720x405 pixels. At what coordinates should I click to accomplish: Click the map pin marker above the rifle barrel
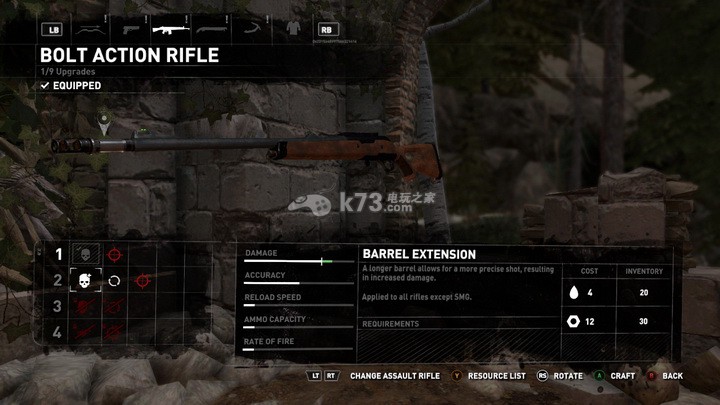click(x=103, y=122)
